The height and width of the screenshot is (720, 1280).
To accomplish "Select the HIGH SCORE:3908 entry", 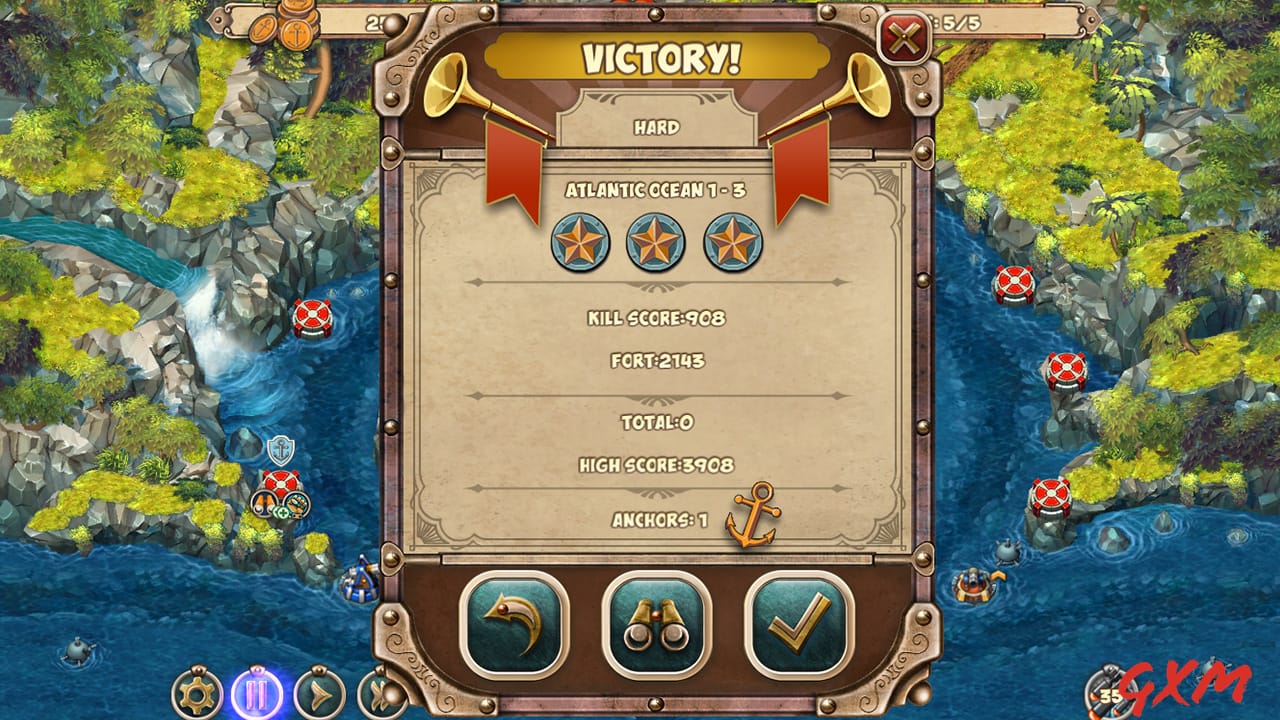I will 655,464.
